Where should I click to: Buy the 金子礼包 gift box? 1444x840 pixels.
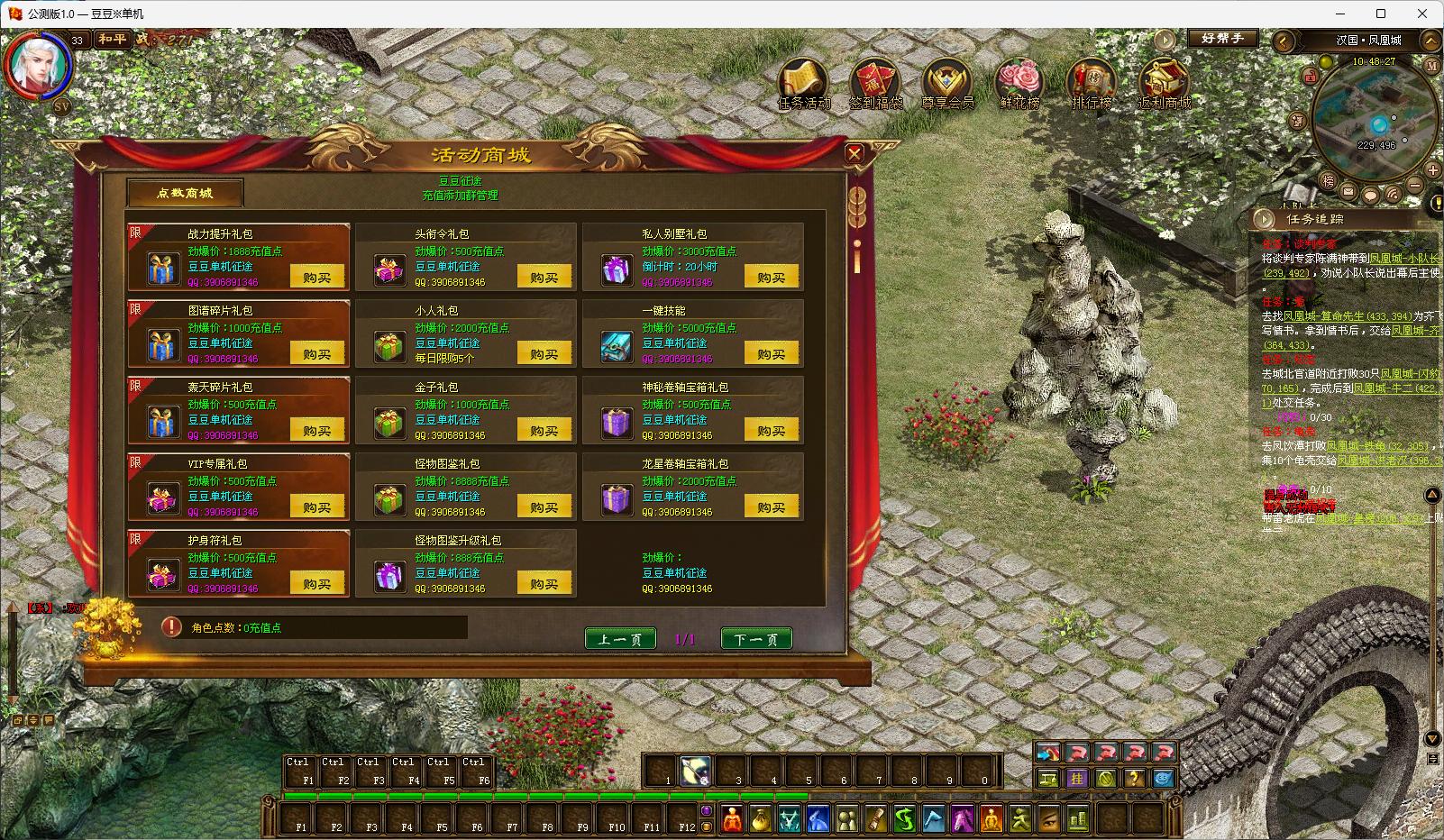pos(544,430)
